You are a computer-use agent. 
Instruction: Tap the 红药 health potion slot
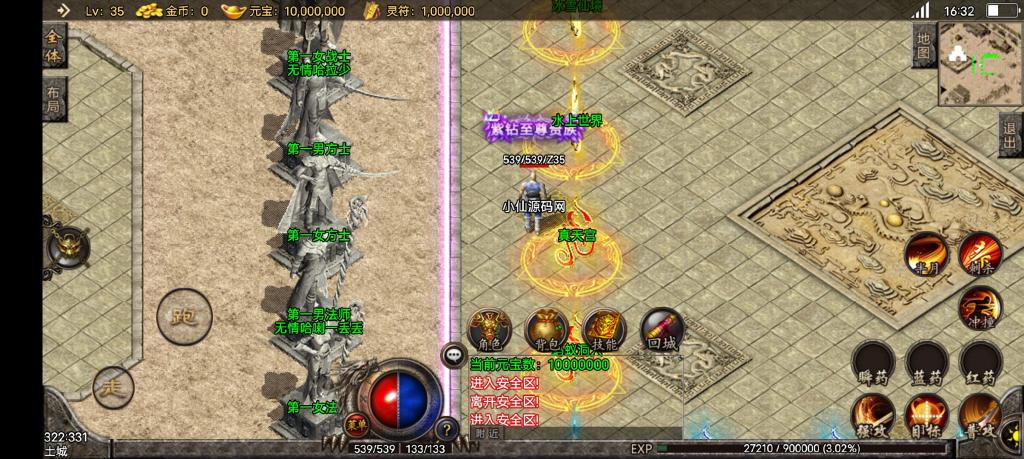click(x=980, y=362)
